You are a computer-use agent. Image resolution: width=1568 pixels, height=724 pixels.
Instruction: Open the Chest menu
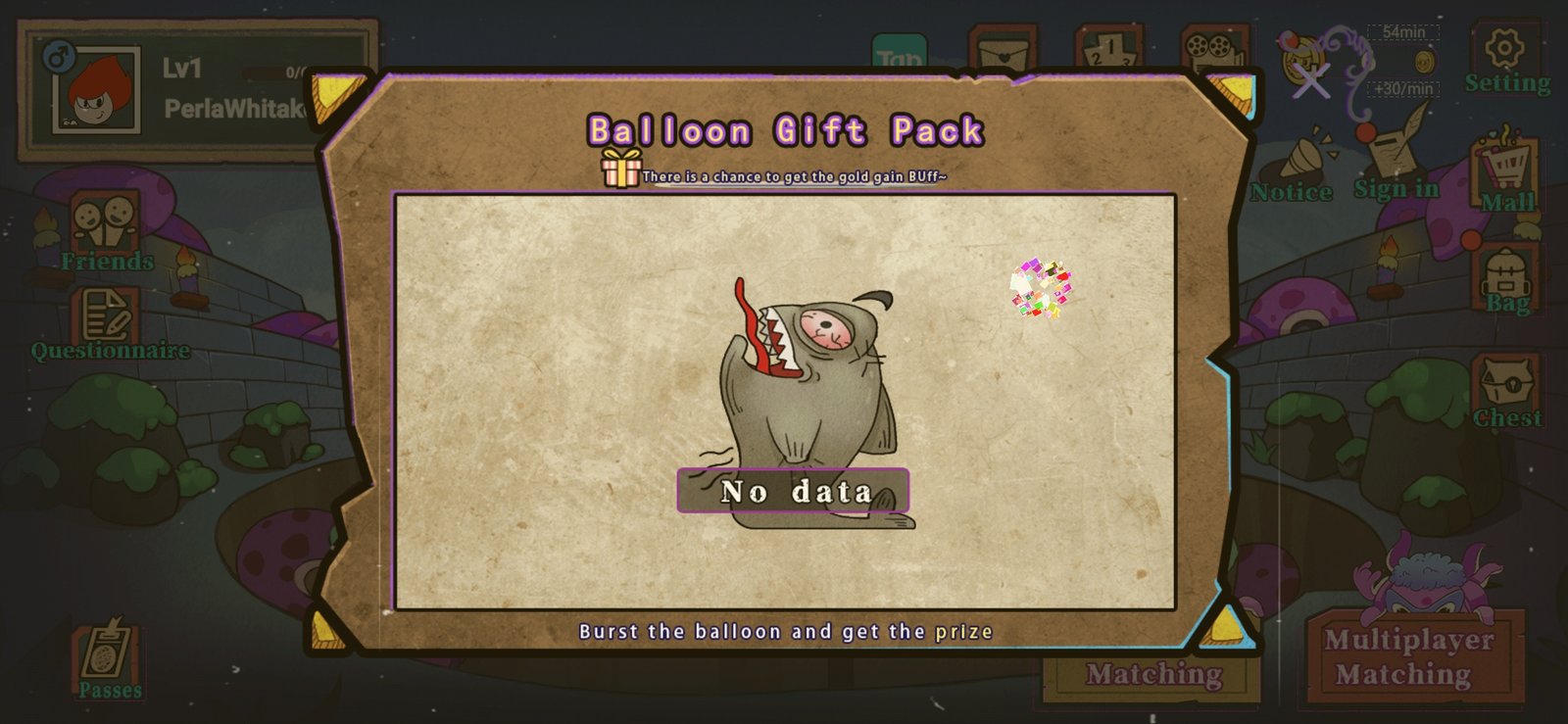click(x=1506, y=392)
